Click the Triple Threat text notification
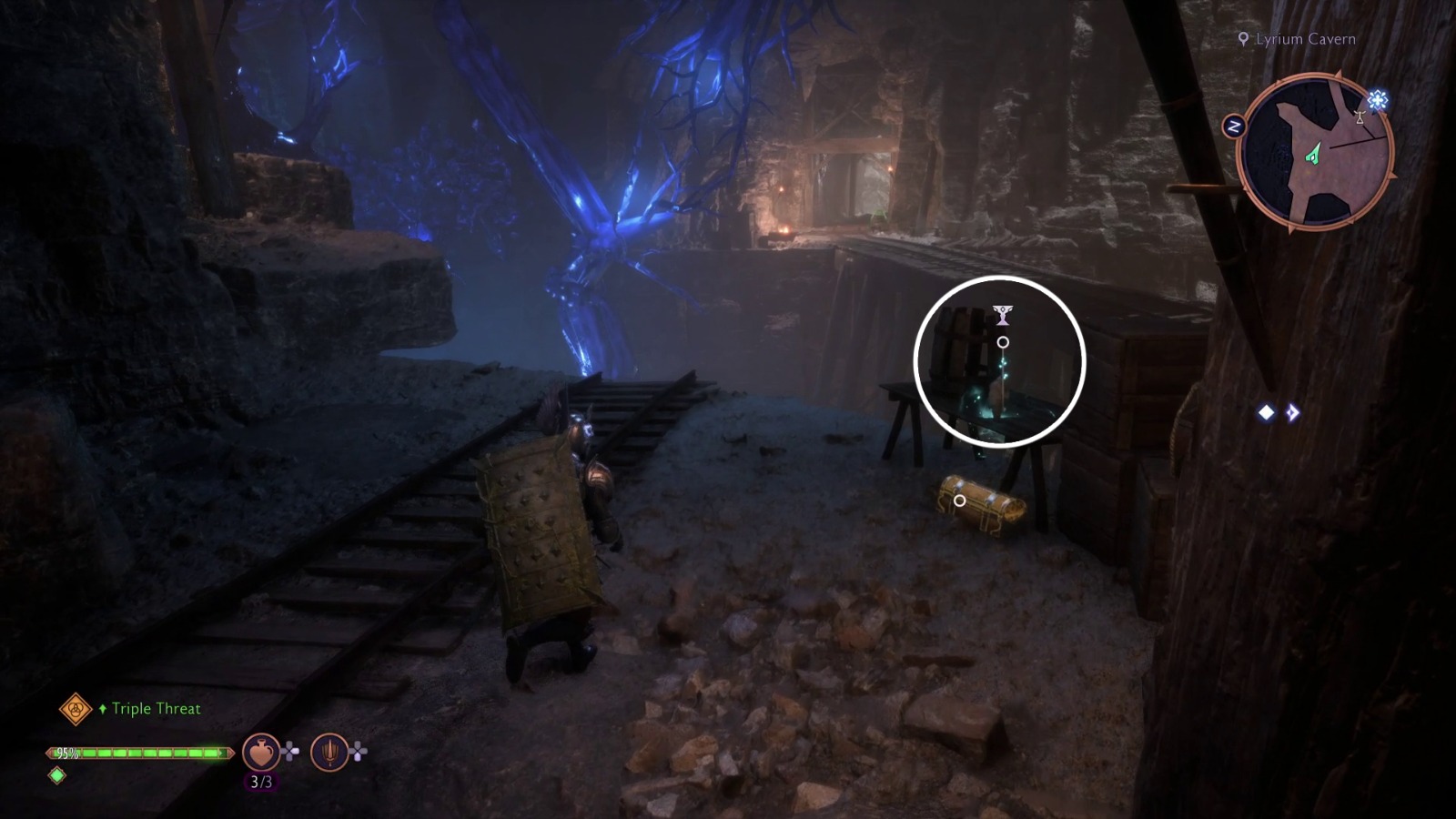The height and width of the screenshot is (819, 1456). pos(157,708)
